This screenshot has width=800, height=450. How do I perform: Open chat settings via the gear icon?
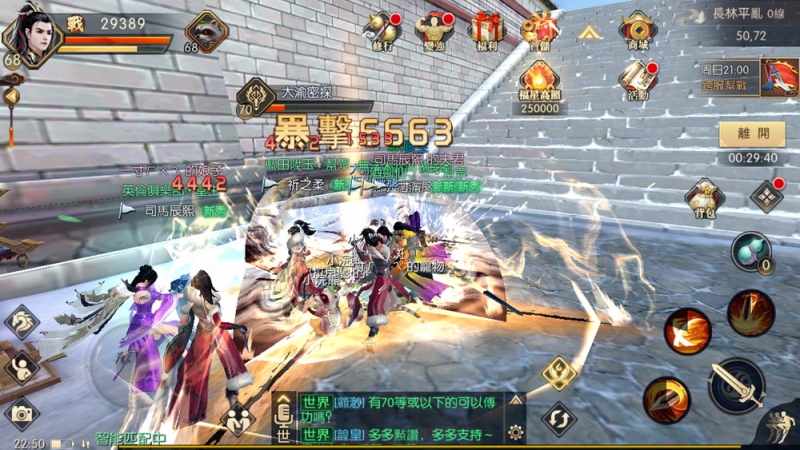click(515, 432)
